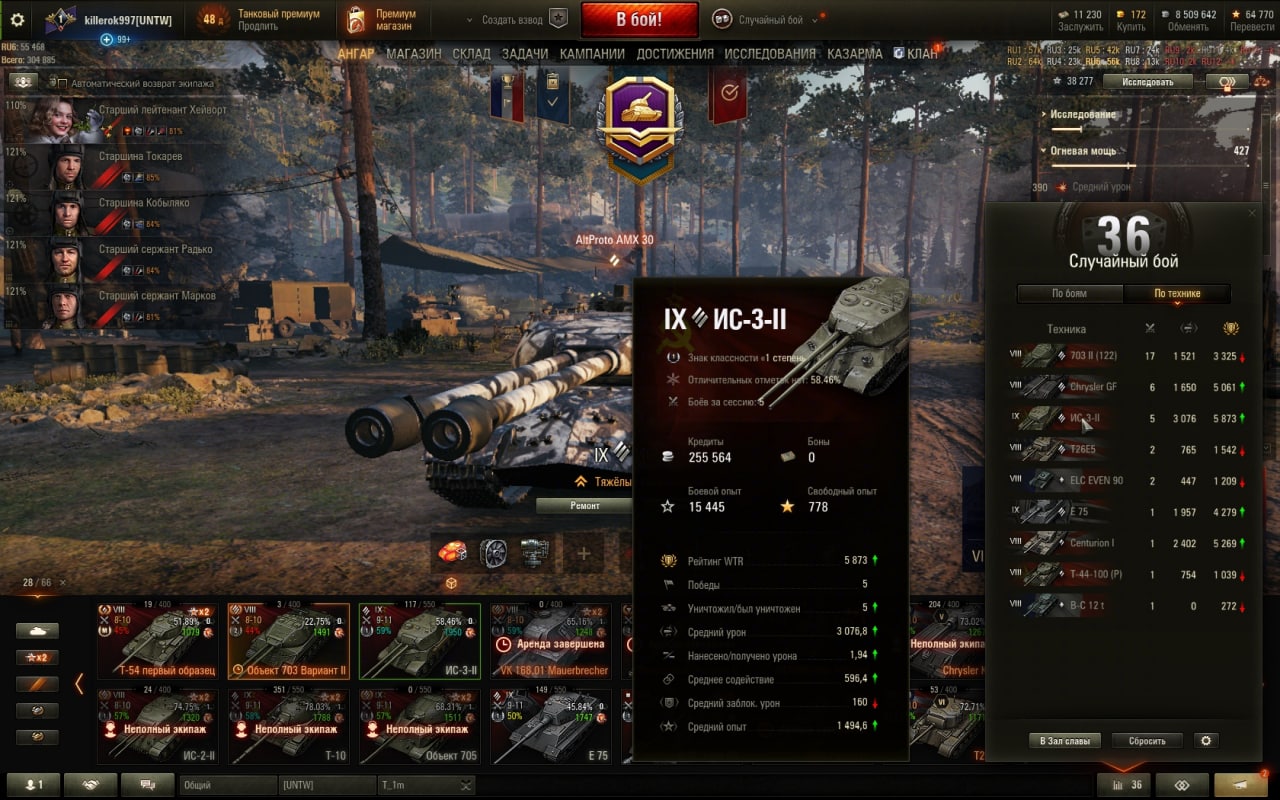Open the МАГАЗИН menu

[x=413, y=54]
